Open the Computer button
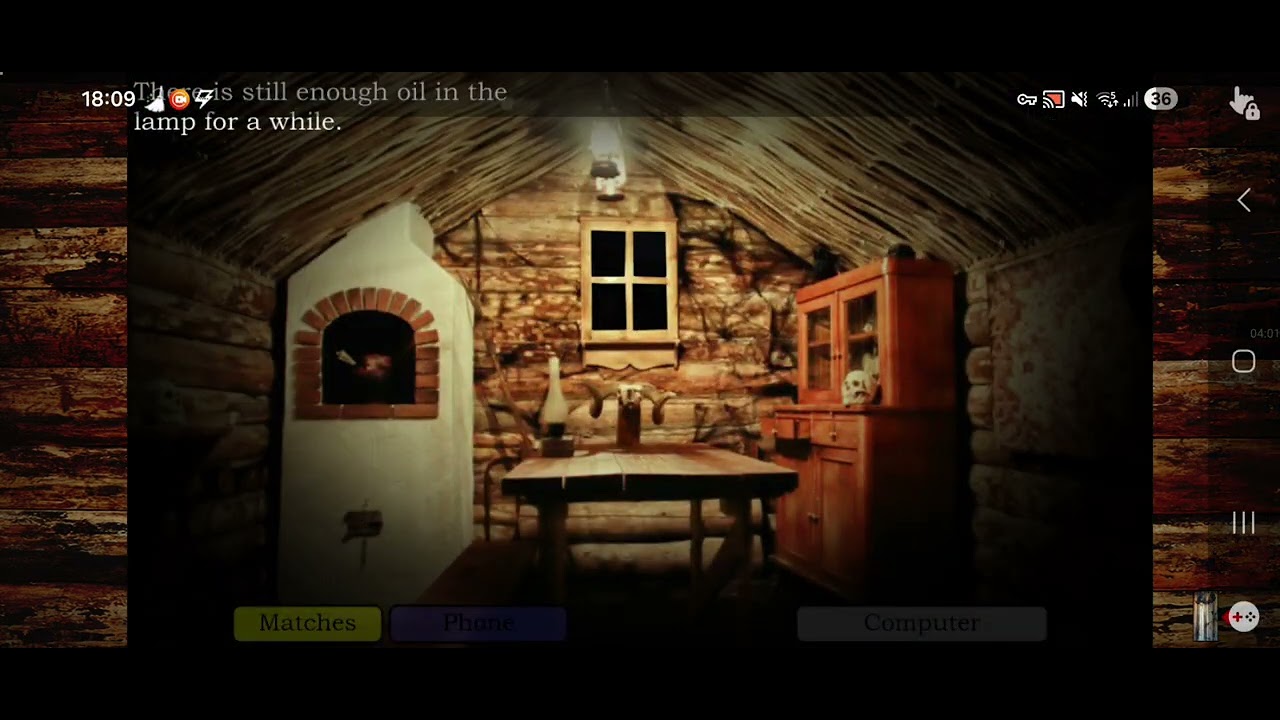1280x720 pixels. click(x=921, y=623)
